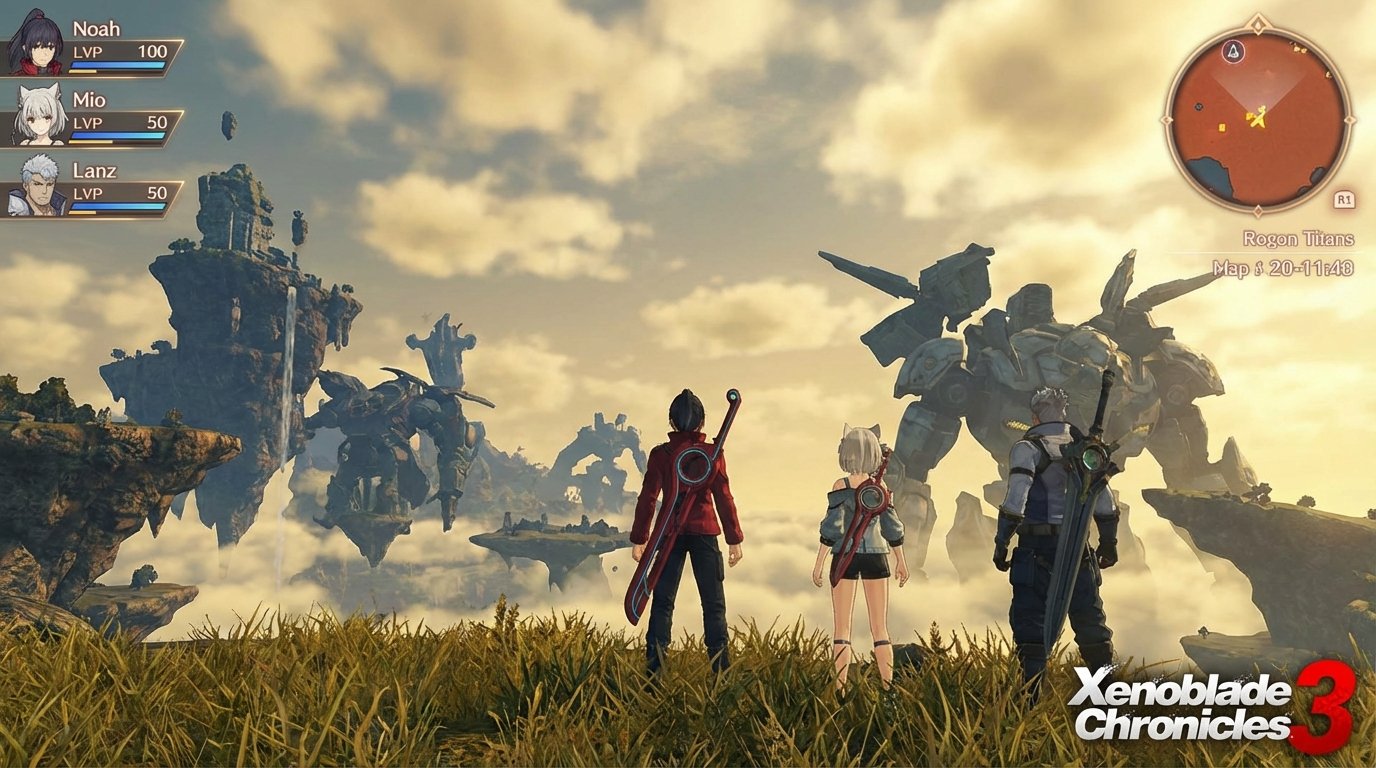Open the Rogon Titans location label
Image resolution: width=1376 pixels, height=768 pixels.
click(x=1299, y=239)
